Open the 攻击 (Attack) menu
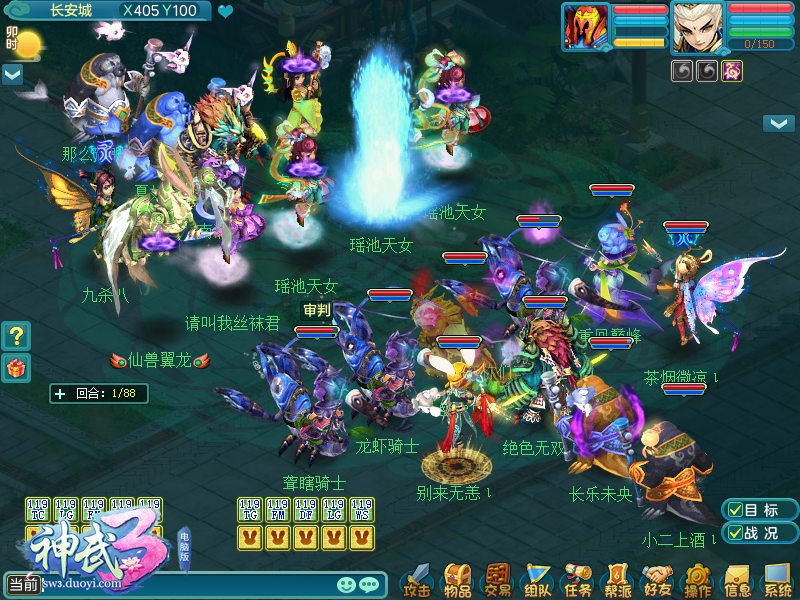 click(x=418, y=579)
